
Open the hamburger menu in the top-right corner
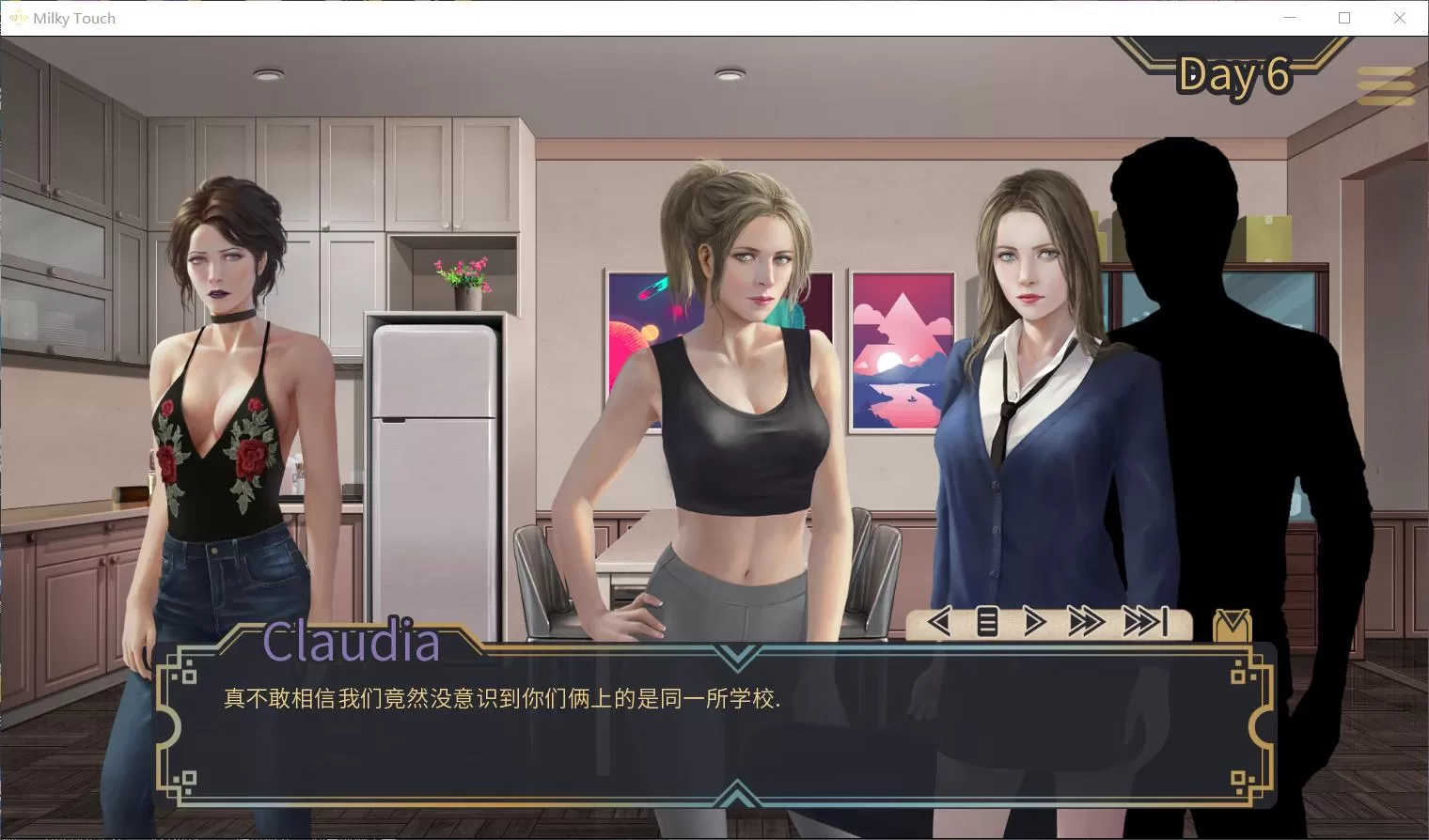(x=1384, y=84)
